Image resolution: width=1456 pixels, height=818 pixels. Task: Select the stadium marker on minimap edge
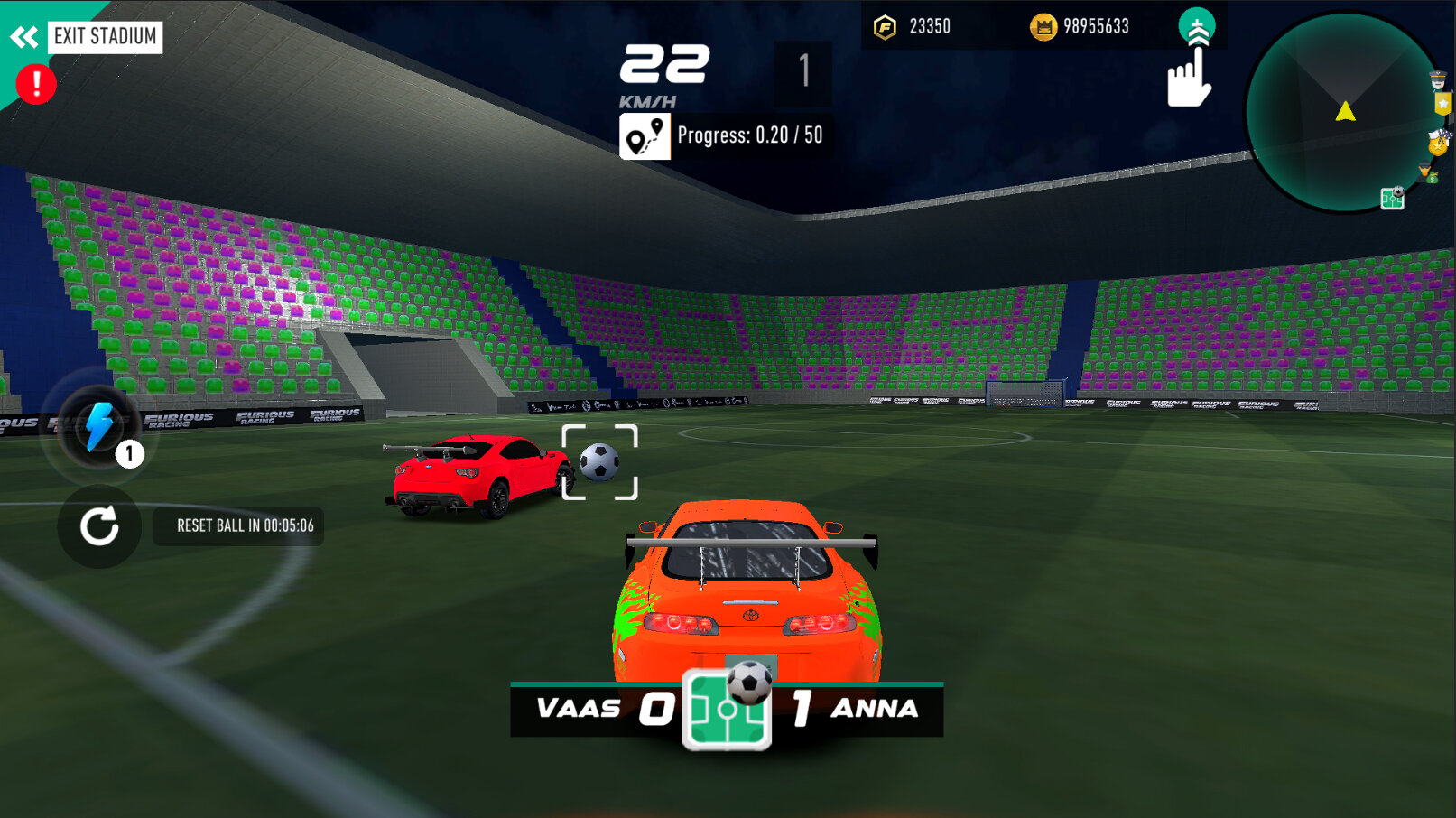coord(1392,198)
